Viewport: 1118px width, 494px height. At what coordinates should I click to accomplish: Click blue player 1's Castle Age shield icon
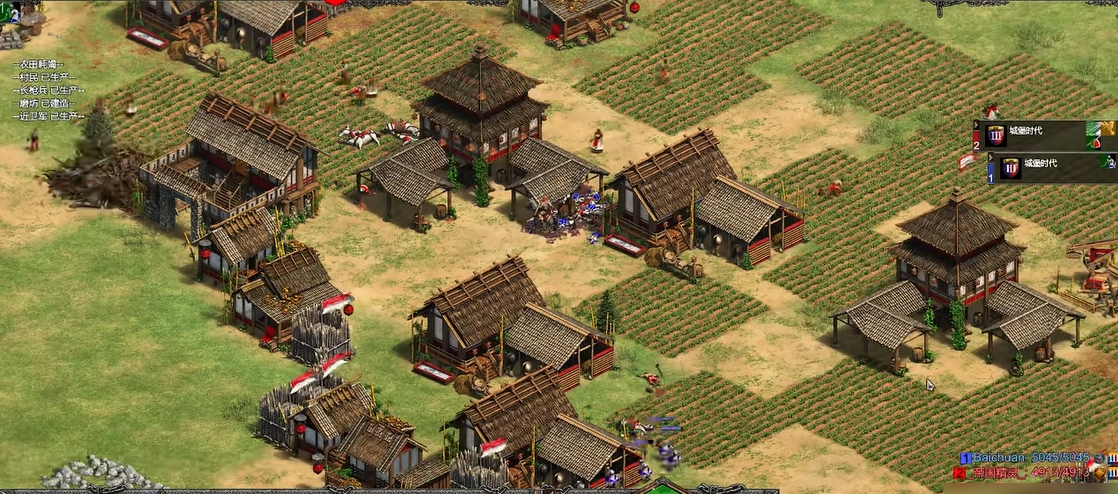click(x=1009, y=167)
